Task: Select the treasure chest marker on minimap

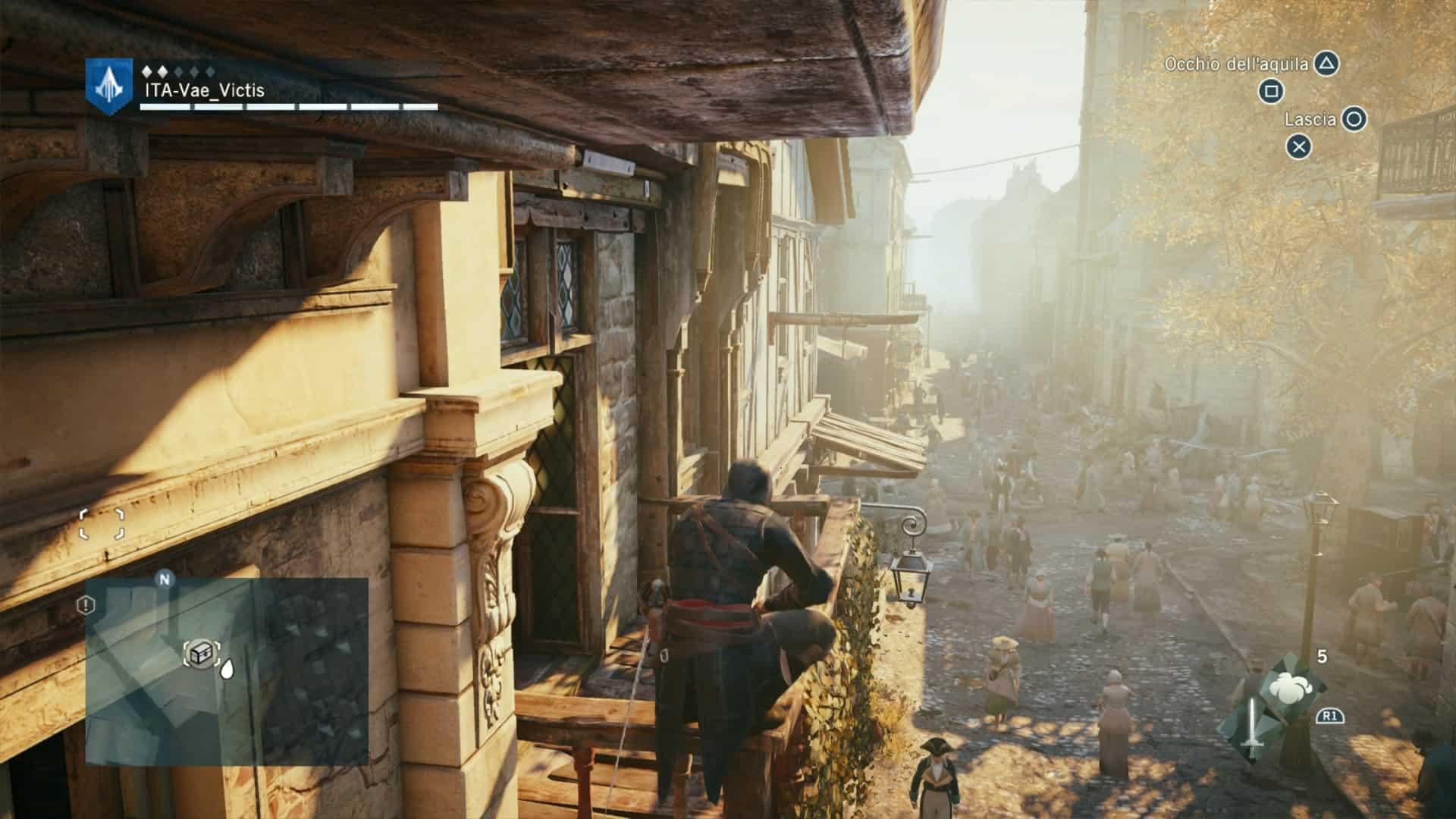Action: [201, 653]
